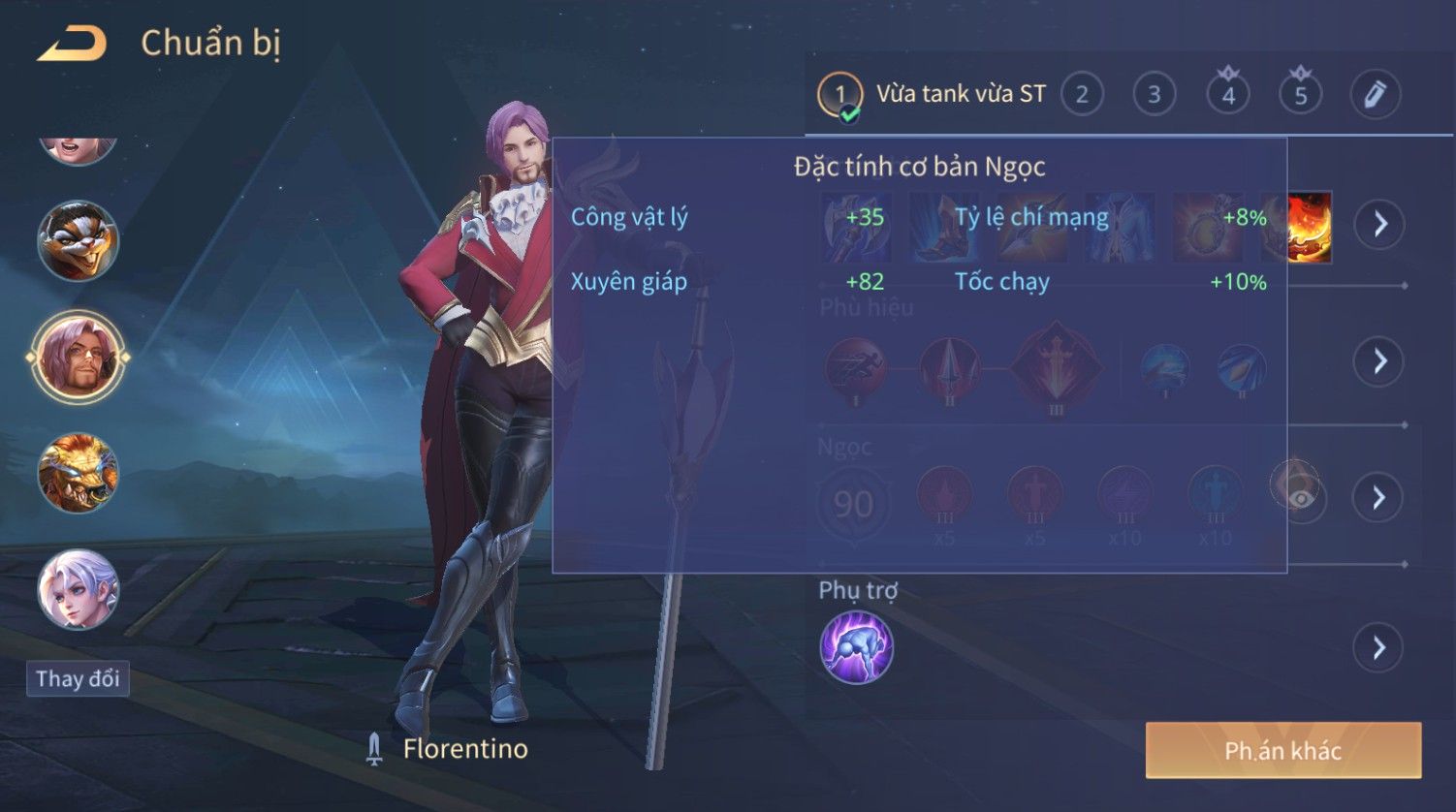The height and width of the screenshot is (812, 1456).
Task: Go back using the return arrow
Action: pyautogui.click(x=71, y=45)
